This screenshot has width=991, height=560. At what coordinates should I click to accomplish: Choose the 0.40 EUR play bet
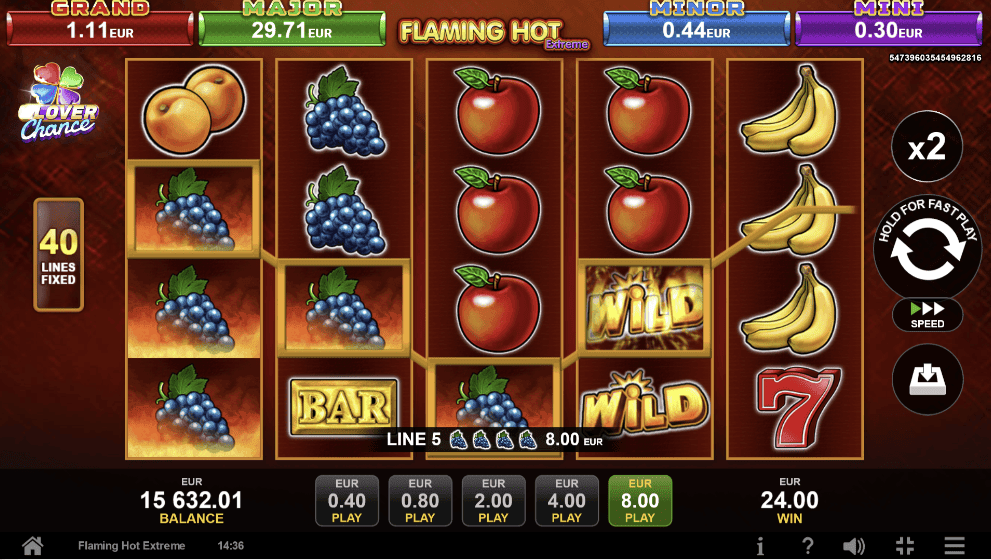pos(347,500)
